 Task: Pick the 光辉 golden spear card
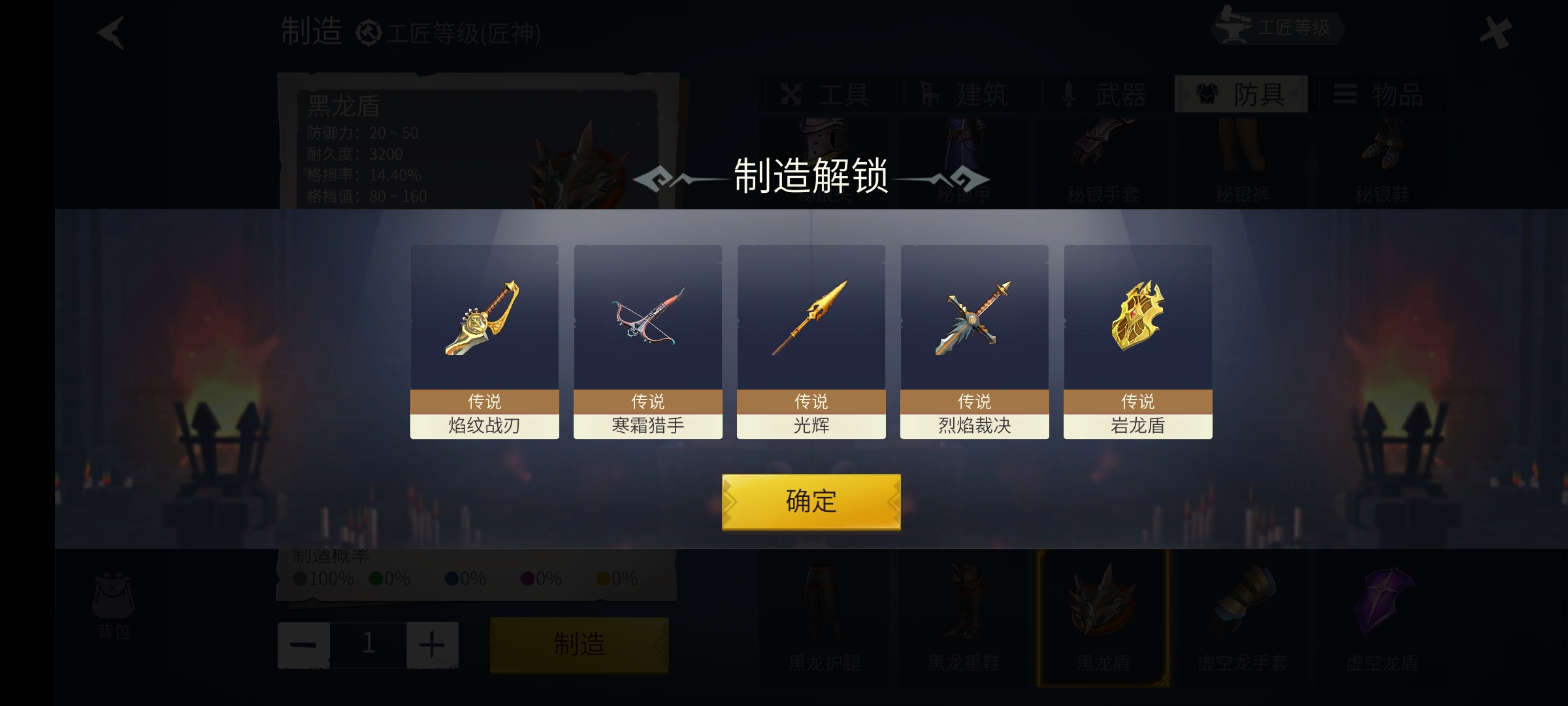(x=811, y=341)
